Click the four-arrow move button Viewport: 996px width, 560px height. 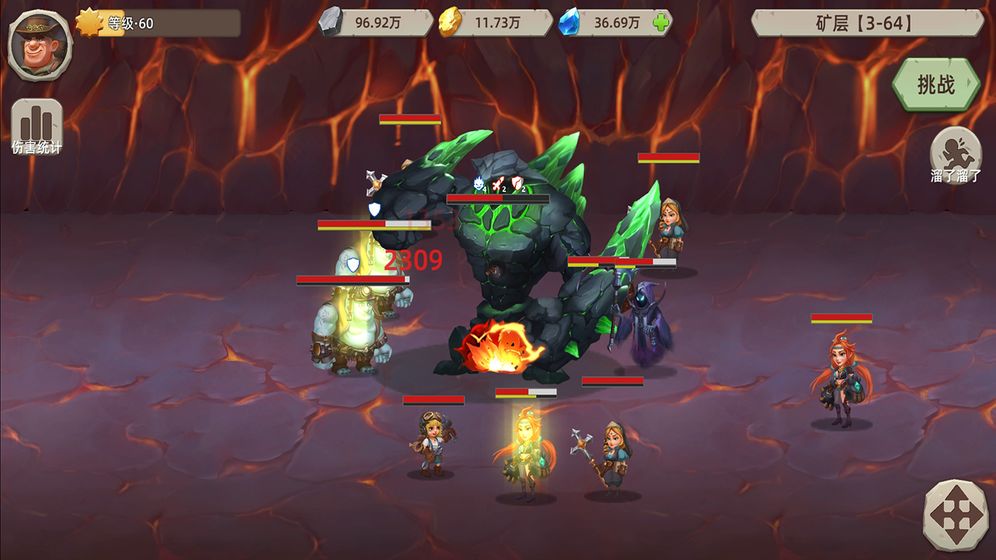[x=955, y=516]
